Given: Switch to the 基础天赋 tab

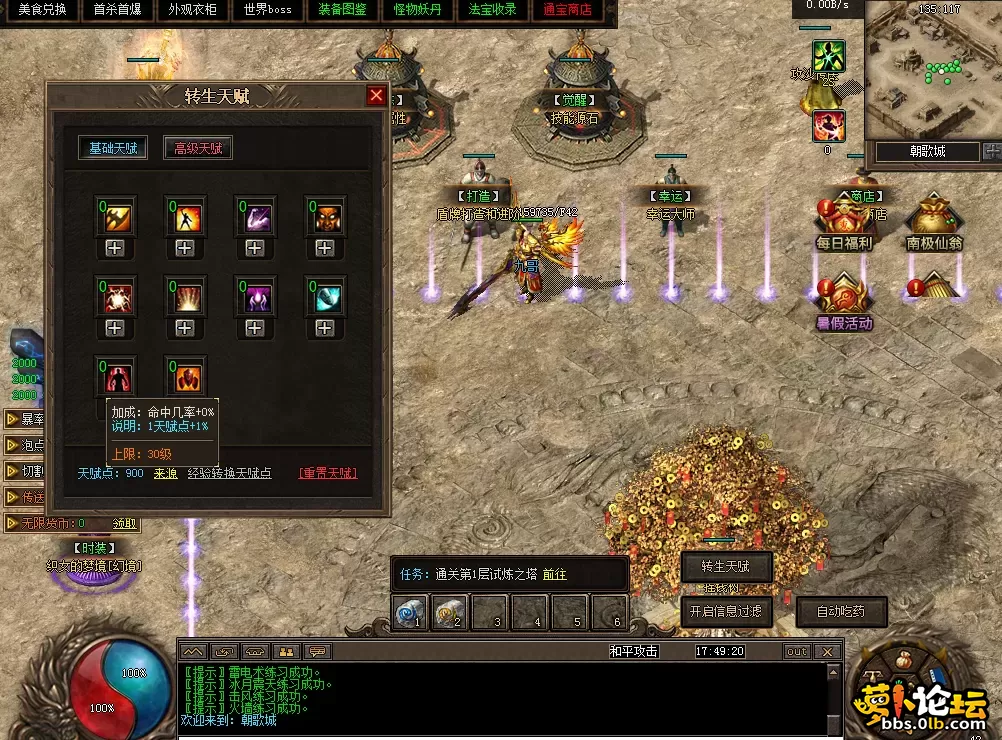Looking at the screenshot, I should pos(113,148).
